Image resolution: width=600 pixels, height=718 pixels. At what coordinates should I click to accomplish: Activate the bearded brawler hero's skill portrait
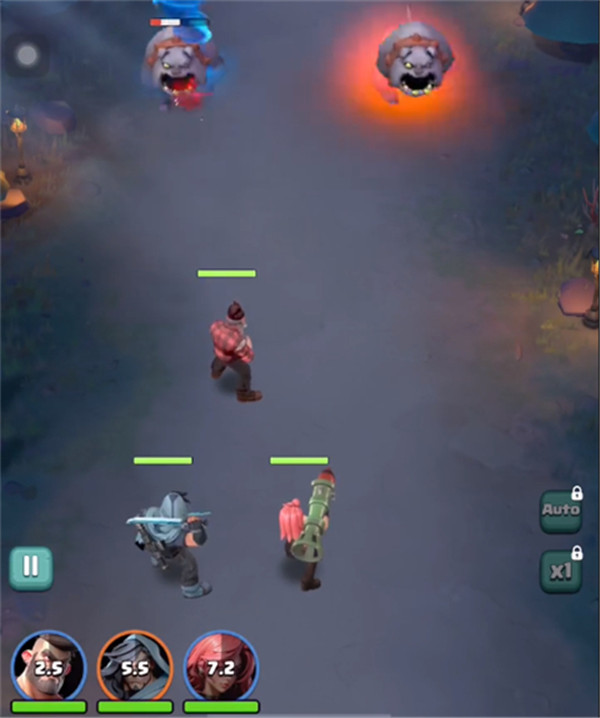[x=48, y=666]
